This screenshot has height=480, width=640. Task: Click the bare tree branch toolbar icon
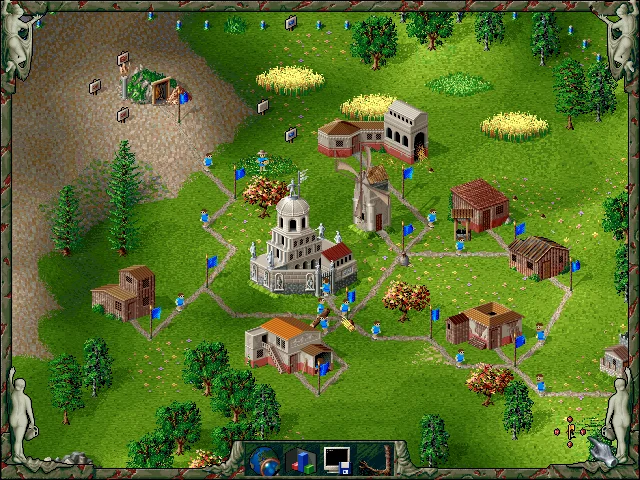(x=375, y=459)
